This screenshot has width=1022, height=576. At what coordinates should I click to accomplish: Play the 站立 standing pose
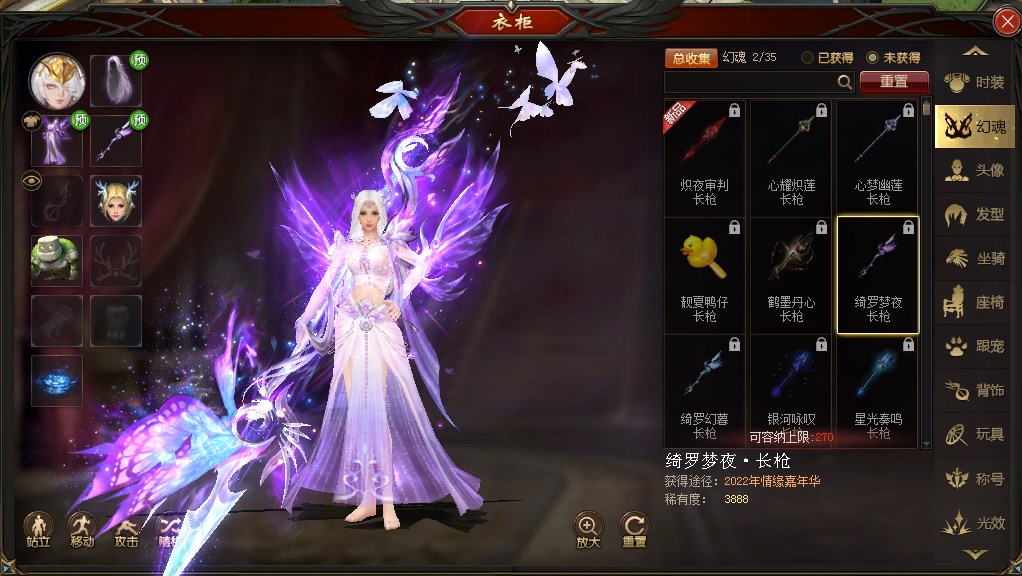click(39, 529)
